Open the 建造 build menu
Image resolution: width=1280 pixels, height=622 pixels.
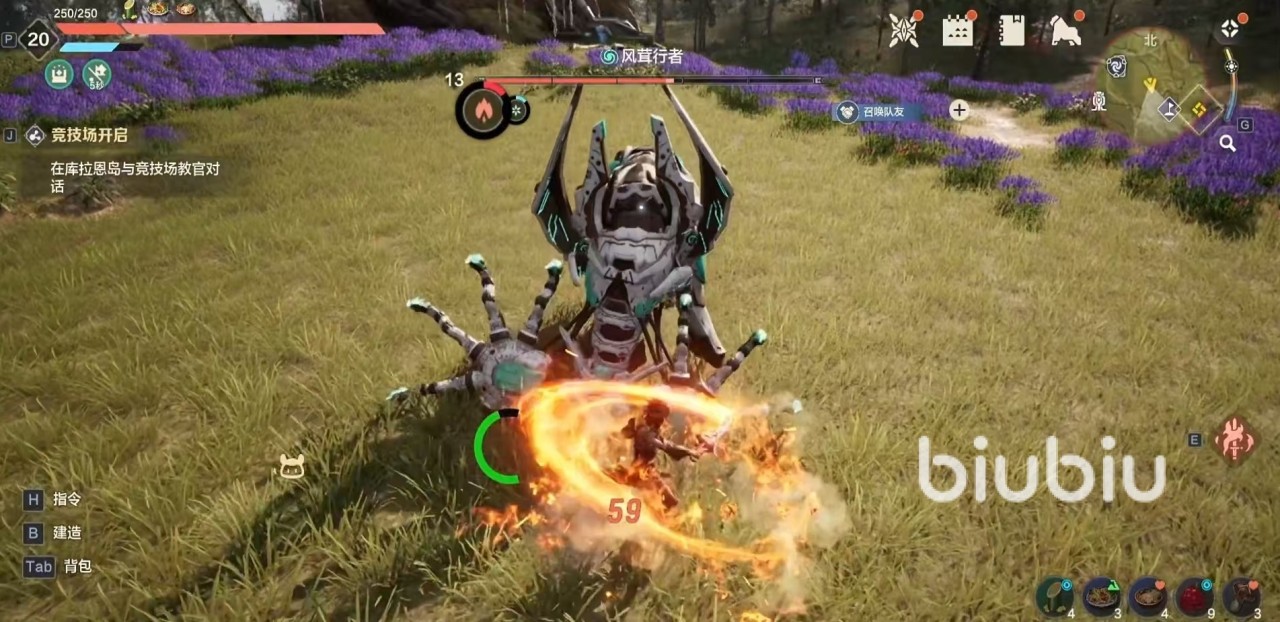[68, 533]
